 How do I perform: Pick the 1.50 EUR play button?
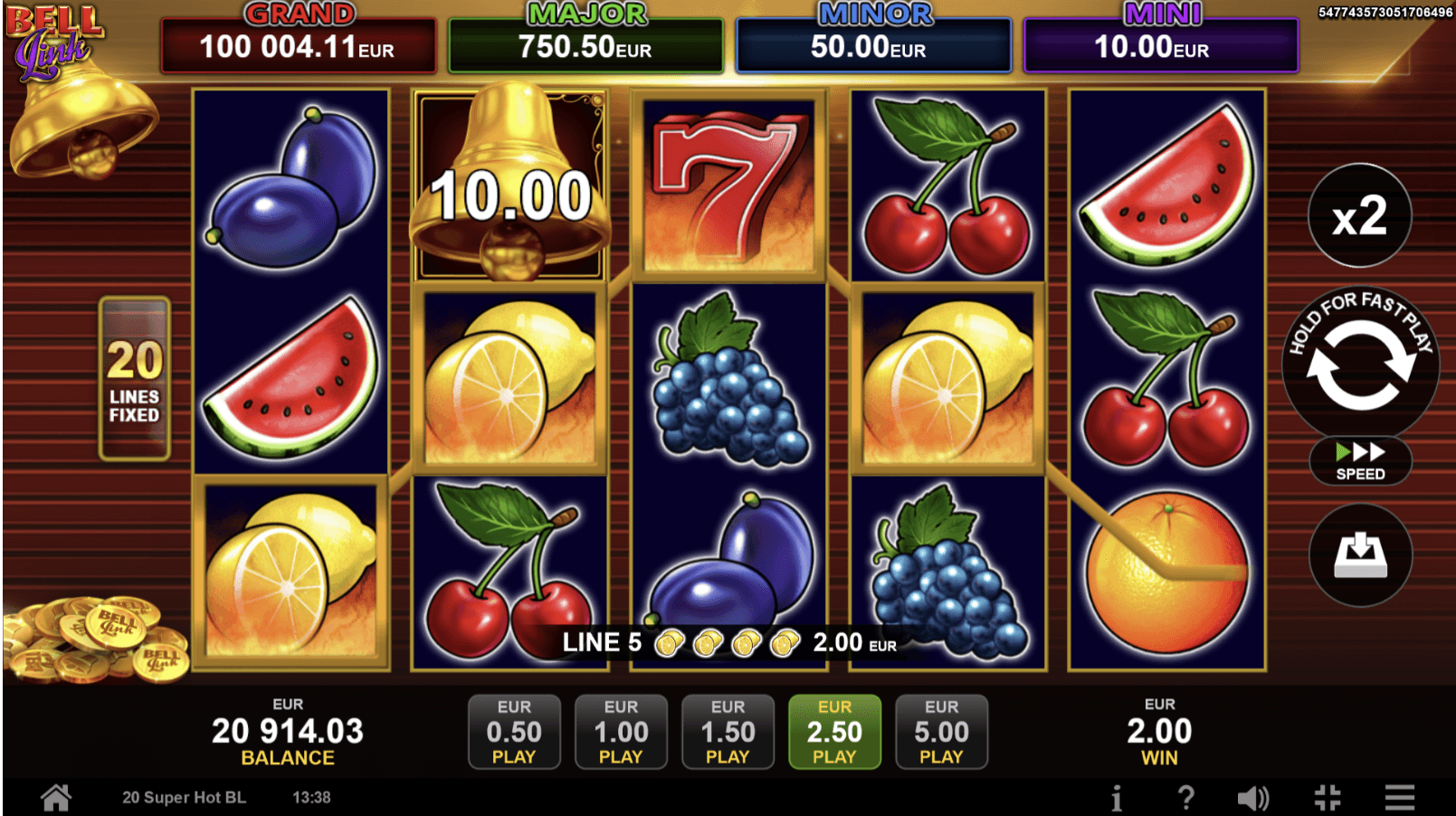point(728,731)
